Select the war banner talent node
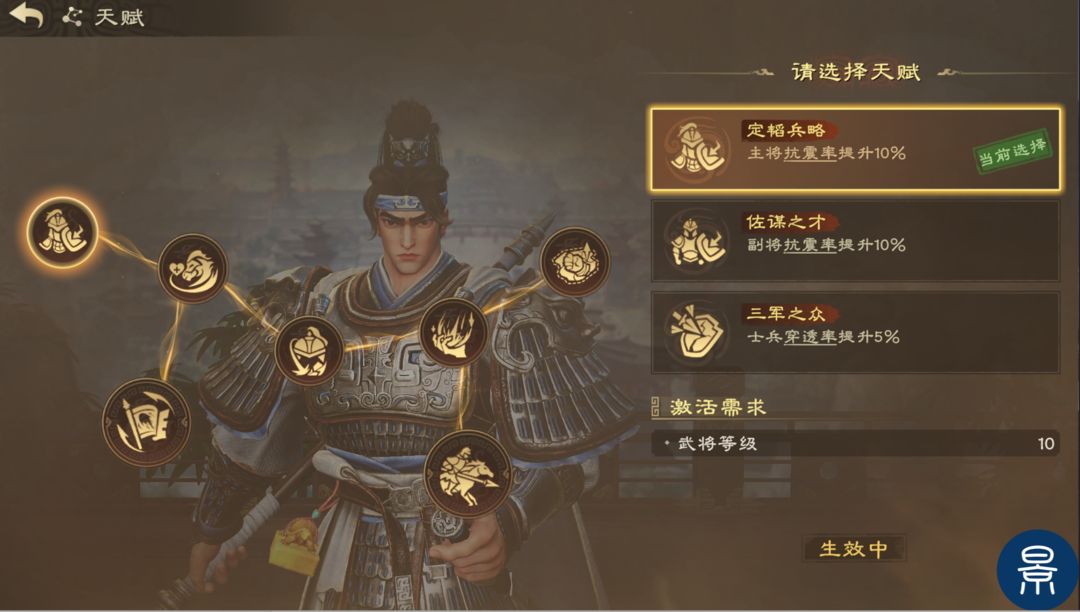The height and width of the screenshot is (612, 1080). point(146,422)
